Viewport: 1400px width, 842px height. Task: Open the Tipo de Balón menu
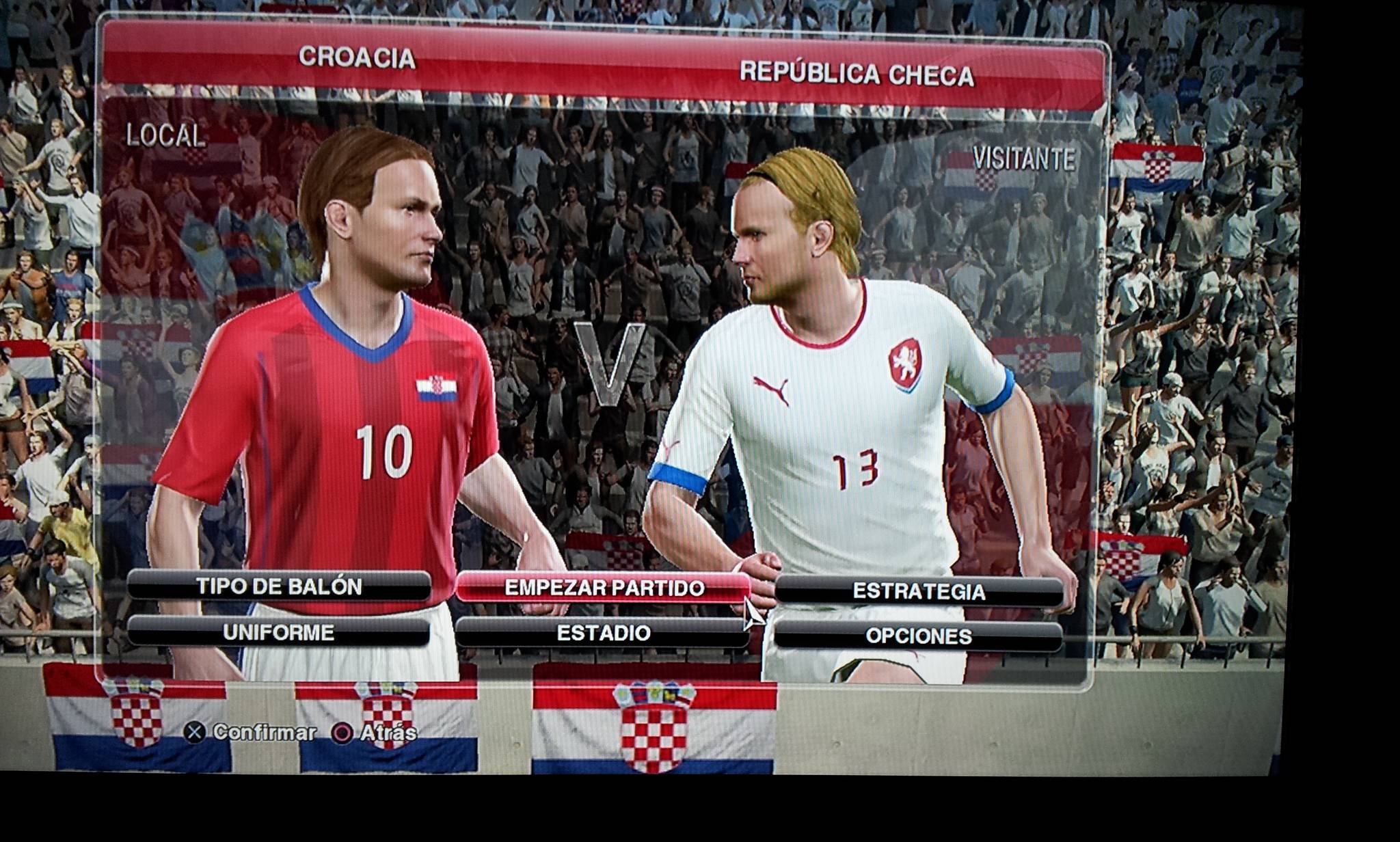tap(279, 586)
